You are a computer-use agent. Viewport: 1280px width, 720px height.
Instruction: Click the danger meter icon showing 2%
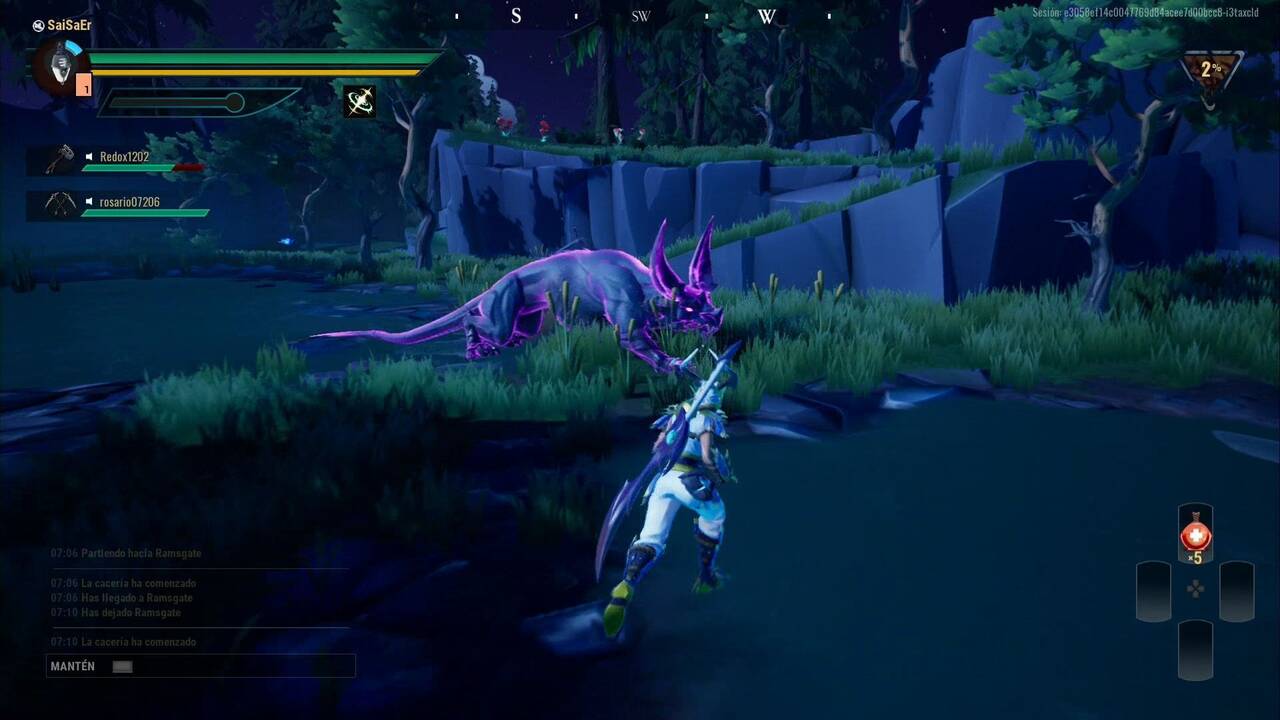1211,70
